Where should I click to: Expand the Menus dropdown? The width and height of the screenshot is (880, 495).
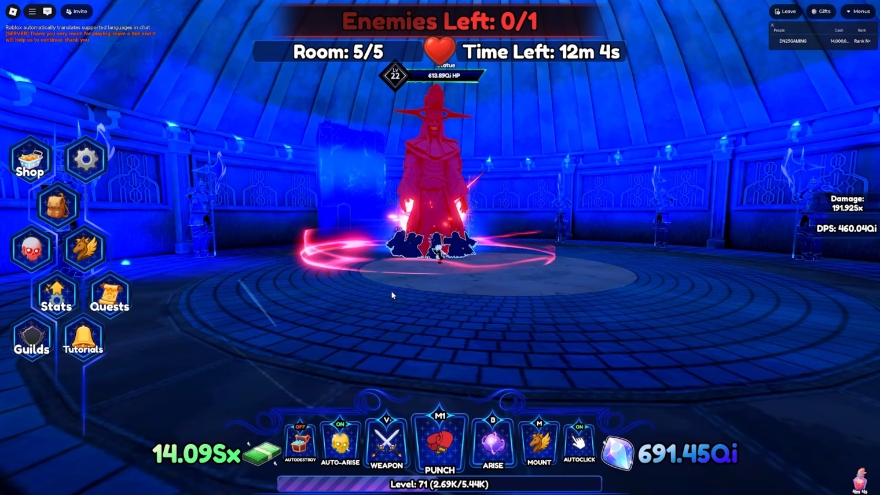click(857, 11)
